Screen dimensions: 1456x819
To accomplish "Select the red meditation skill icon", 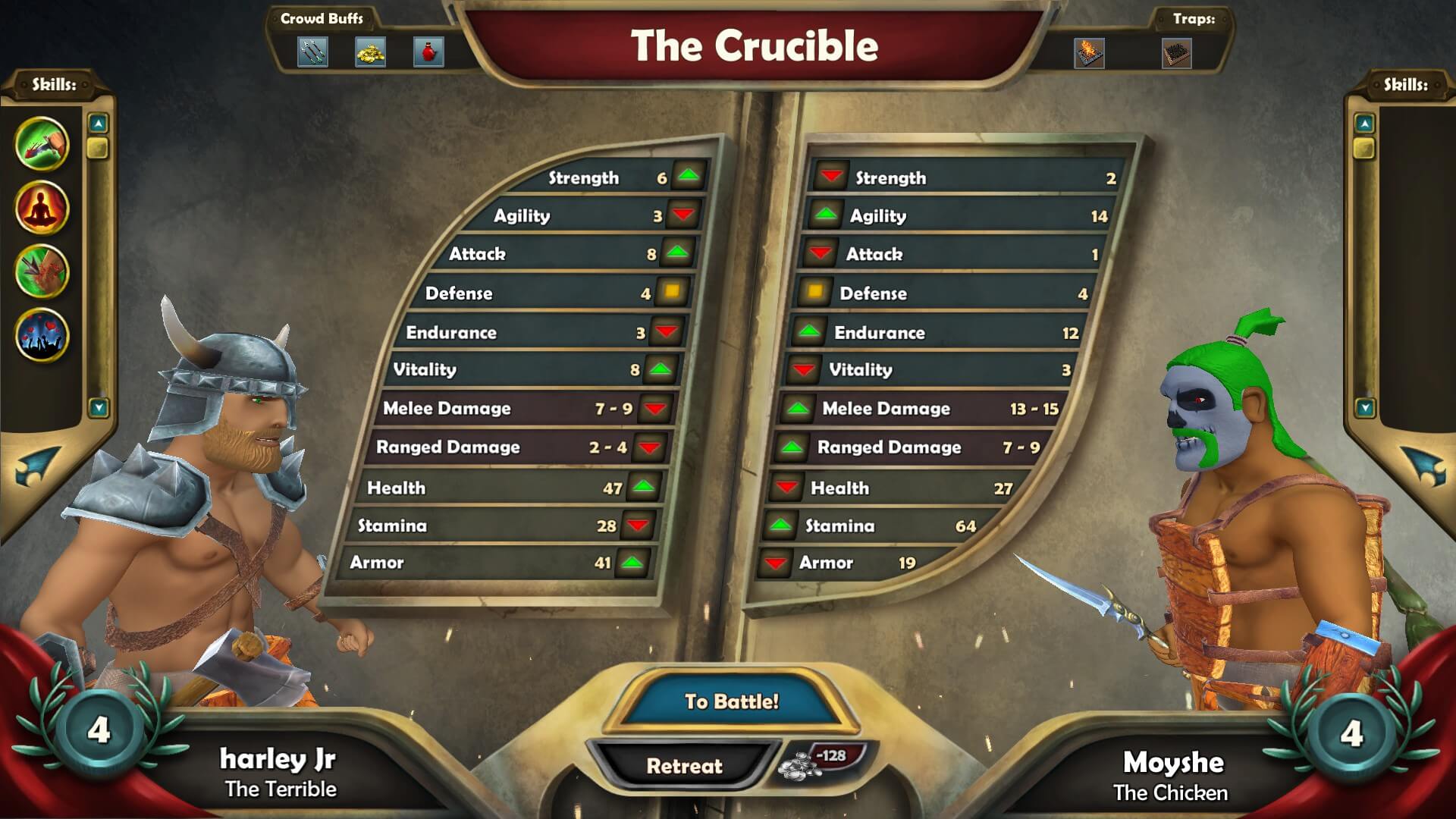I will pos(42,208).
